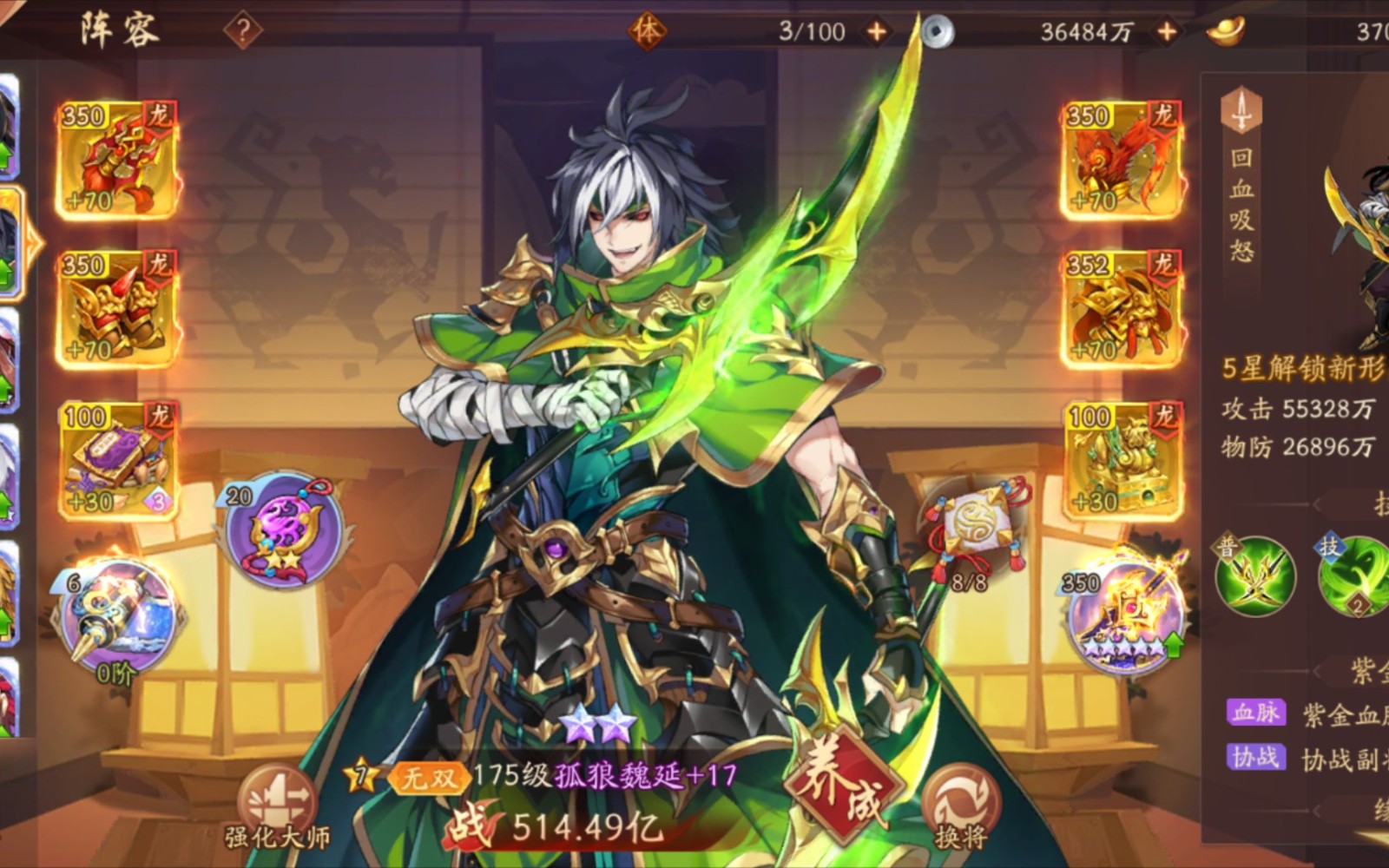Screen dimensions: 1389x868
Task: Open the golden statue treasure slot
Action: point(1122,459)
